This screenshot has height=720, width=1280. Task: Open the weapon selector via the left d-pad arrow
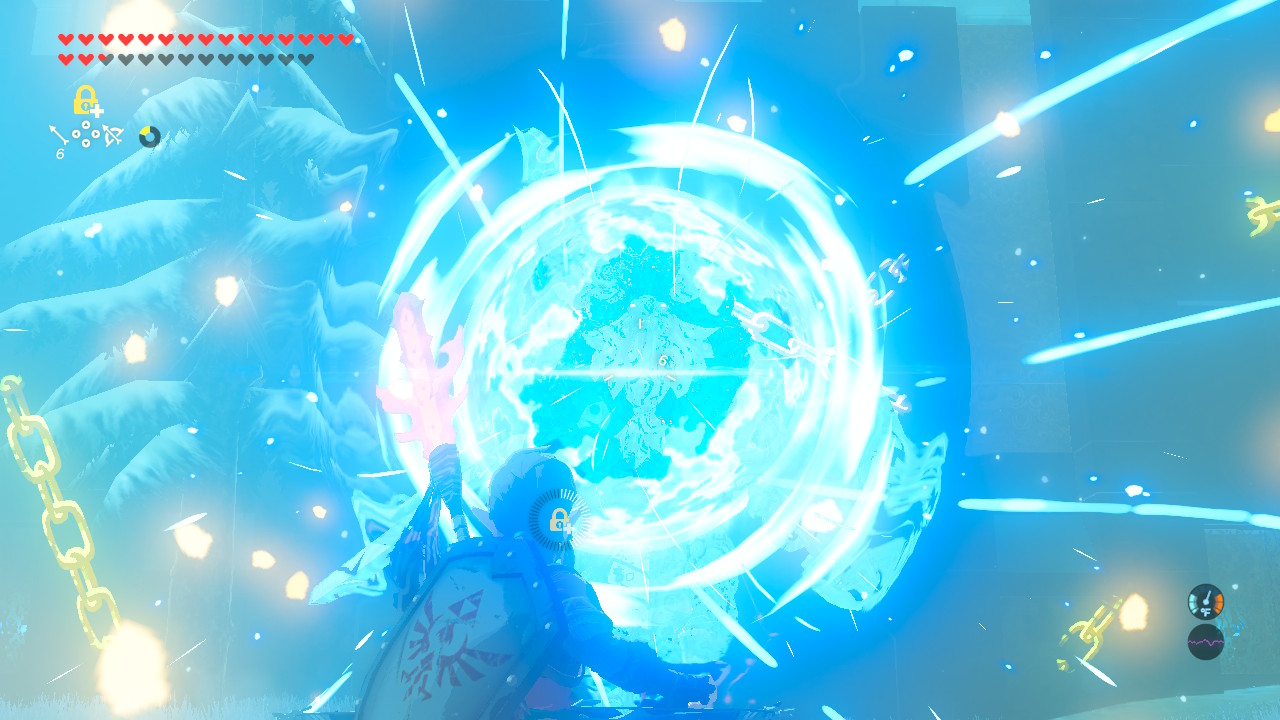point(77,134)
